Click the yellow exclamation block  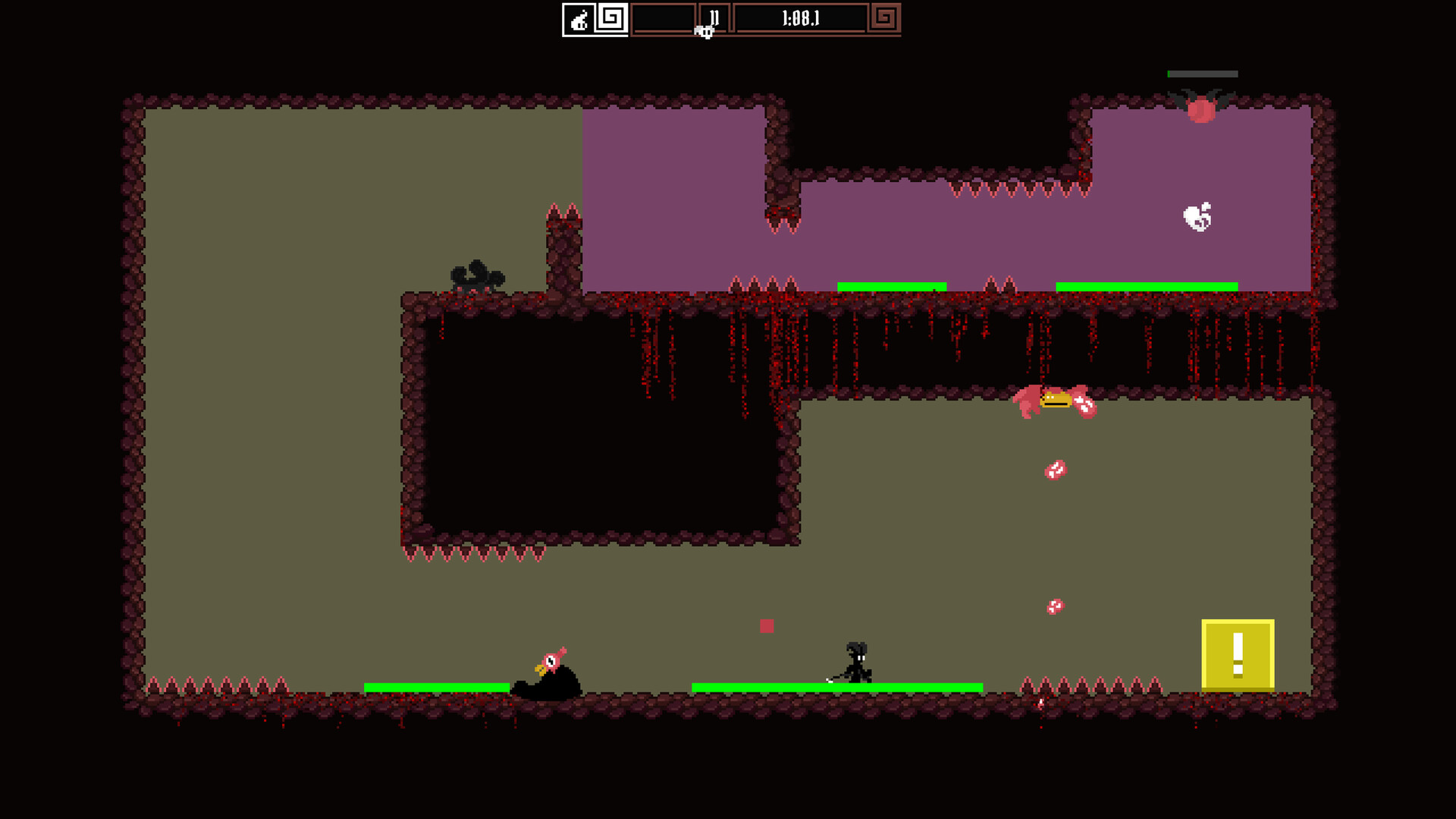pos(1238,654)
